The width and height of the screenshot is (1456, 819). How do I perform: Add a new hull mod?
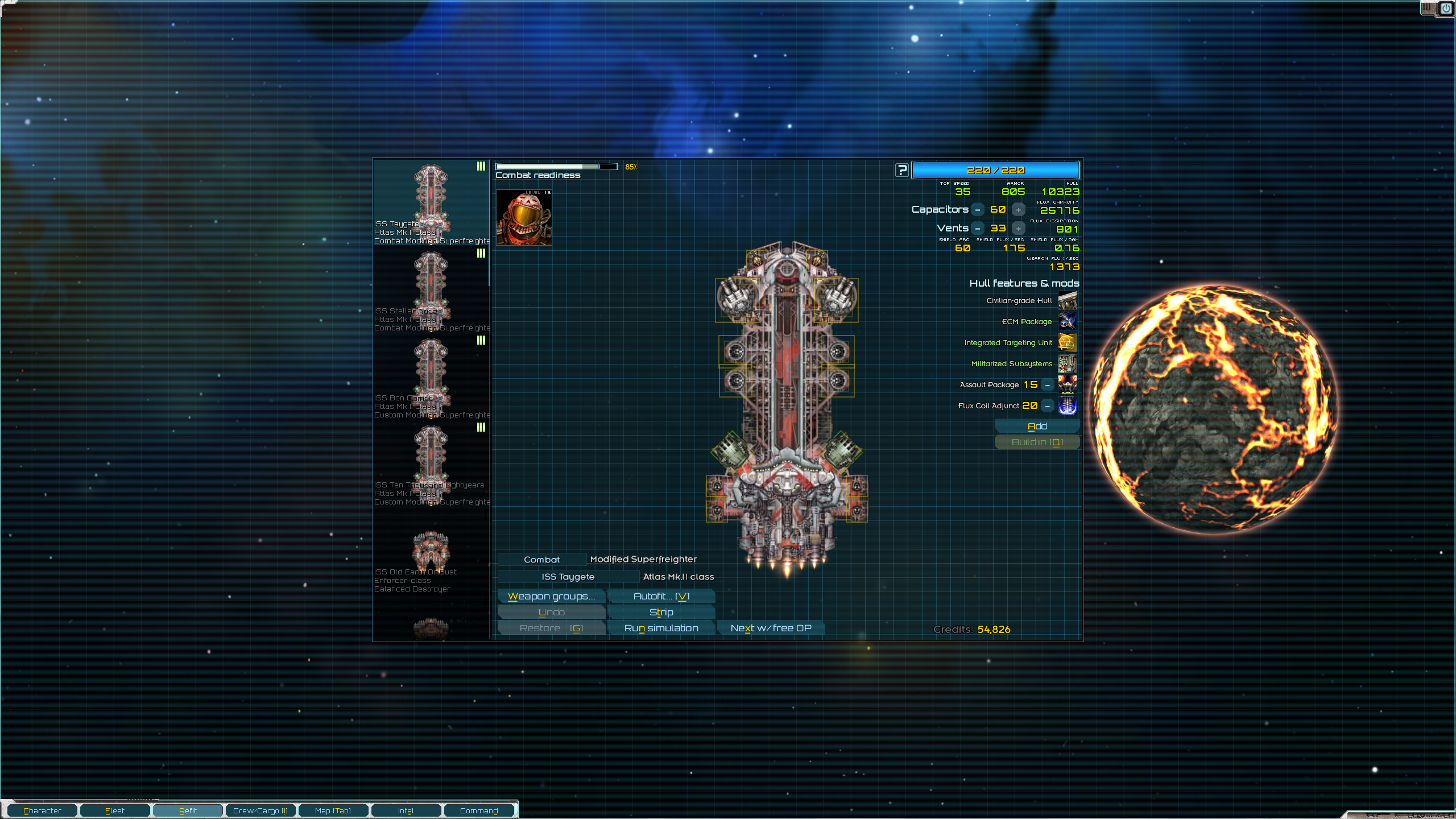[1037, 426]
